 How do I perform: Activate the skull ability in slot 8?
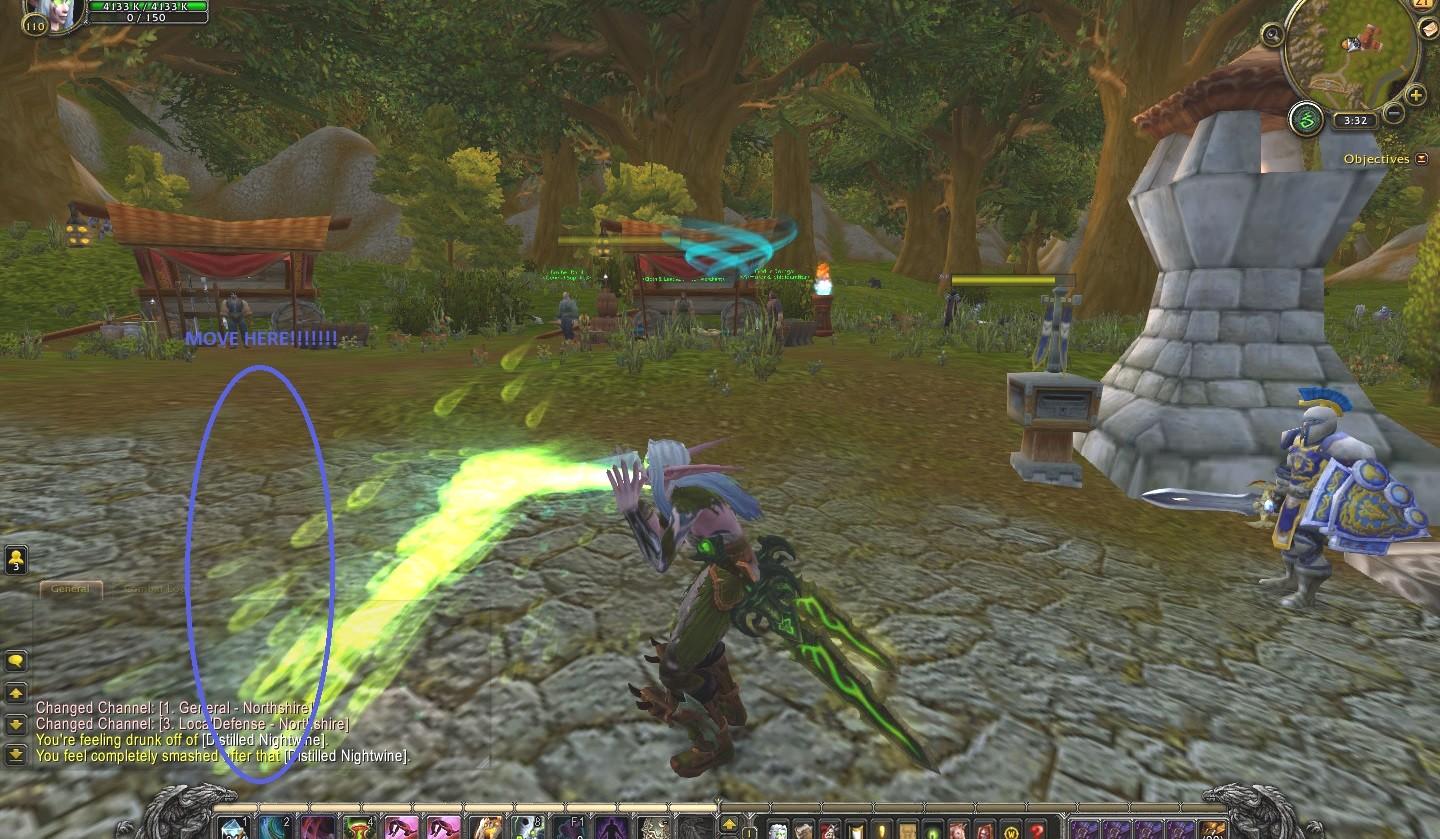[x=528, y=828]
